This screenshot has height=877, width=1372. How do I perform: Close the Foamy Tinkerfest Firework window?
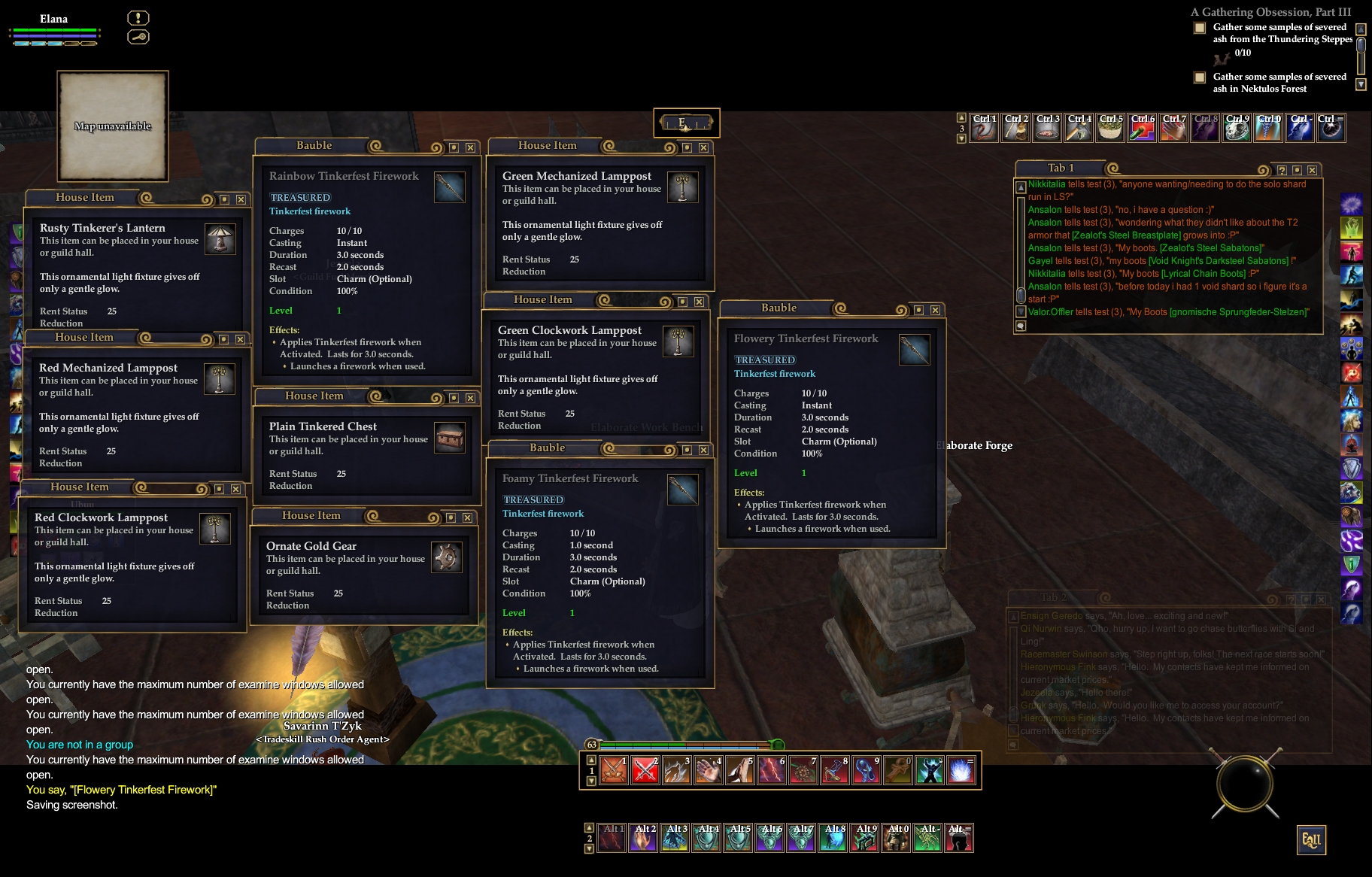click(x=703, y=450)
